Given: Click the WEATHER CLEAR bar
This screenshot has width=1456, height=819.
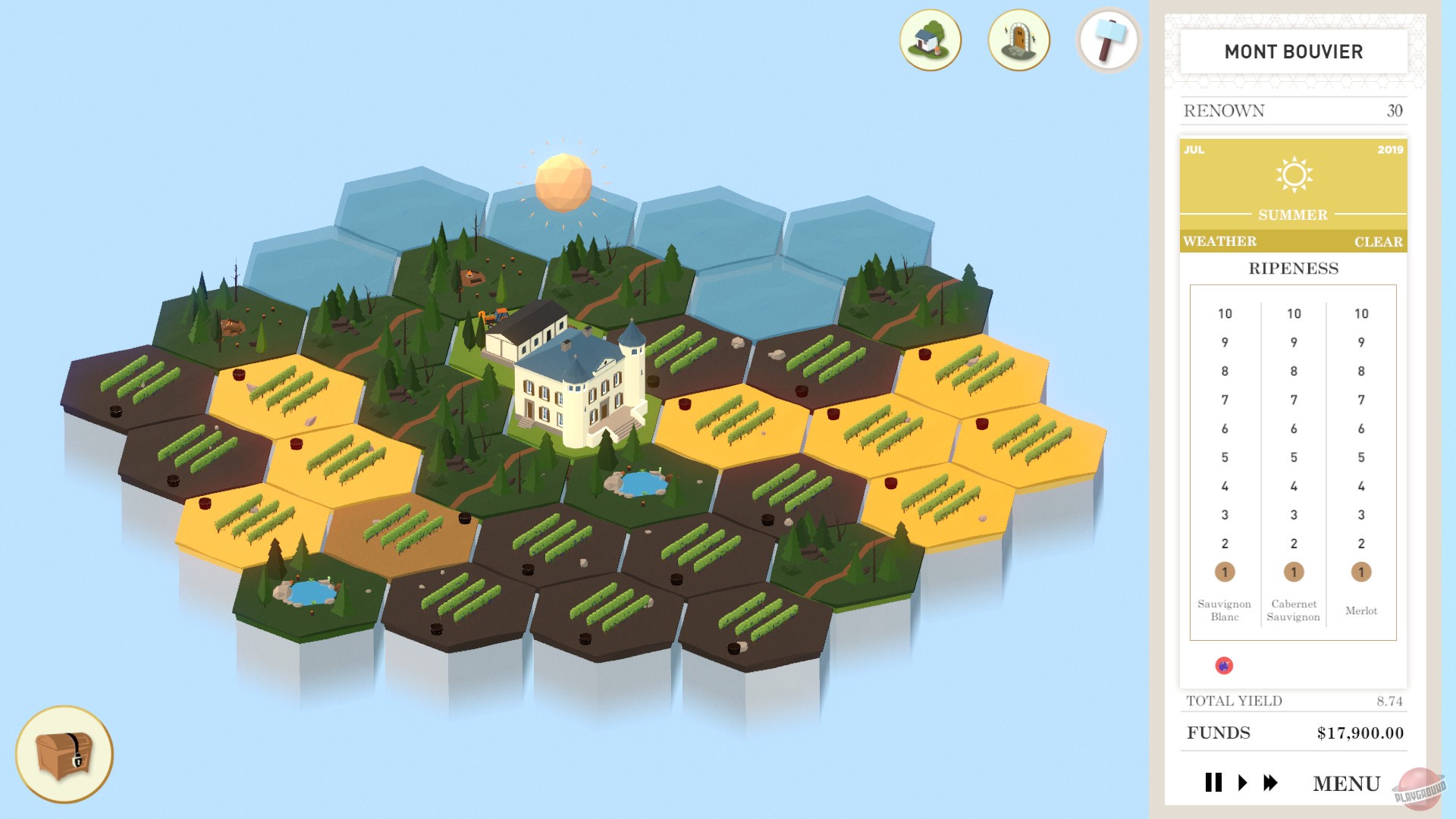Looking at the screenshot, I should coord(1294,241).
